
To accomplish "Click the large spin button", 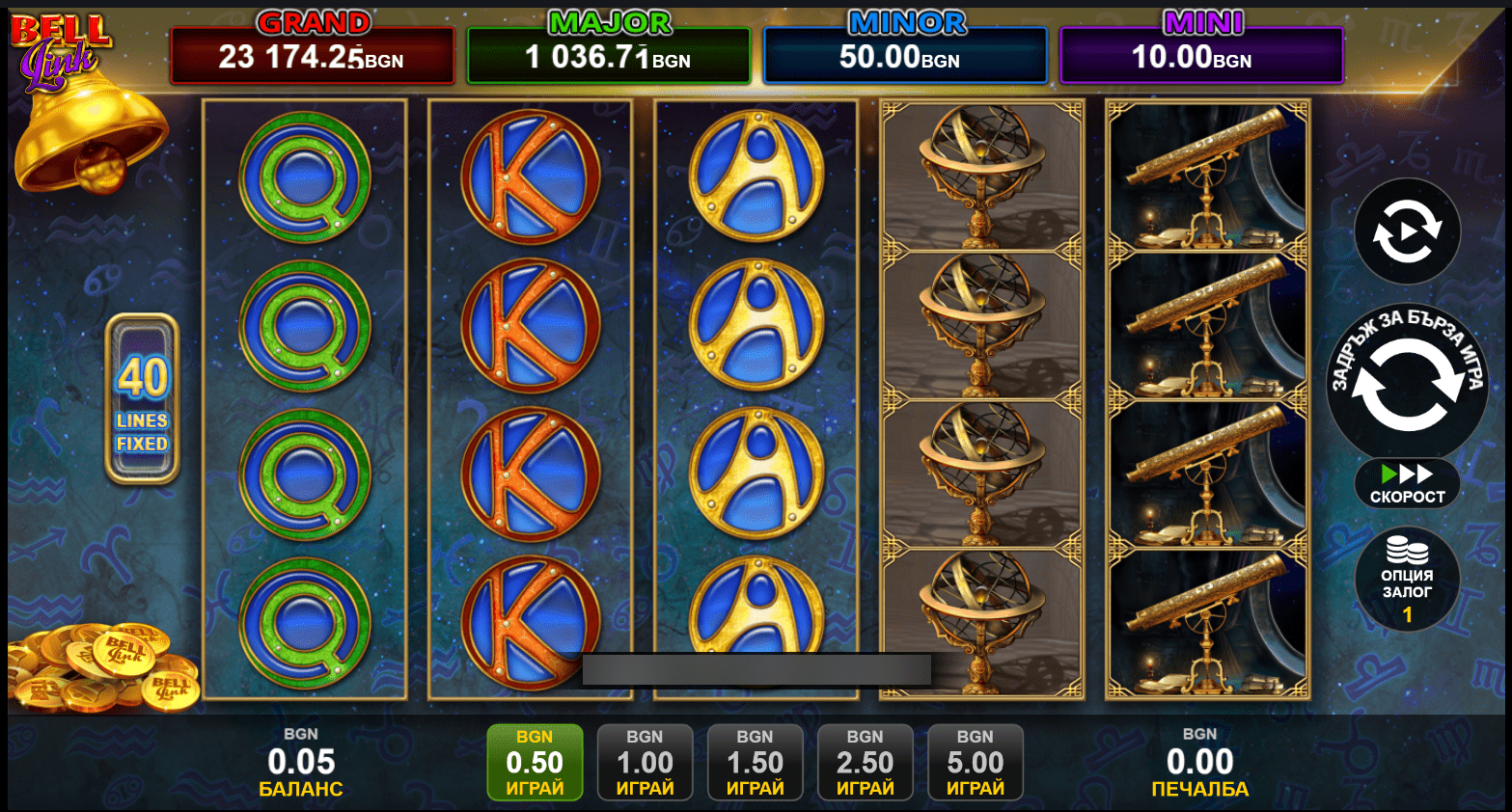I will (1406, 384).
